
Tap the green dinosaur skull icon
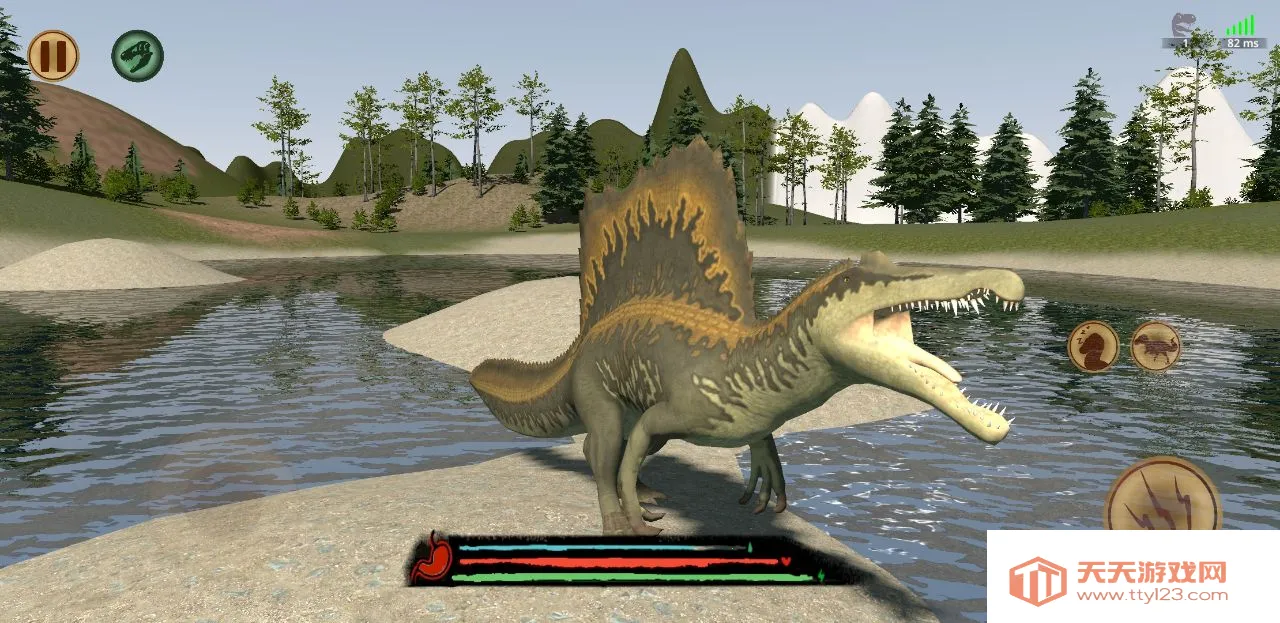click(137, 55)
